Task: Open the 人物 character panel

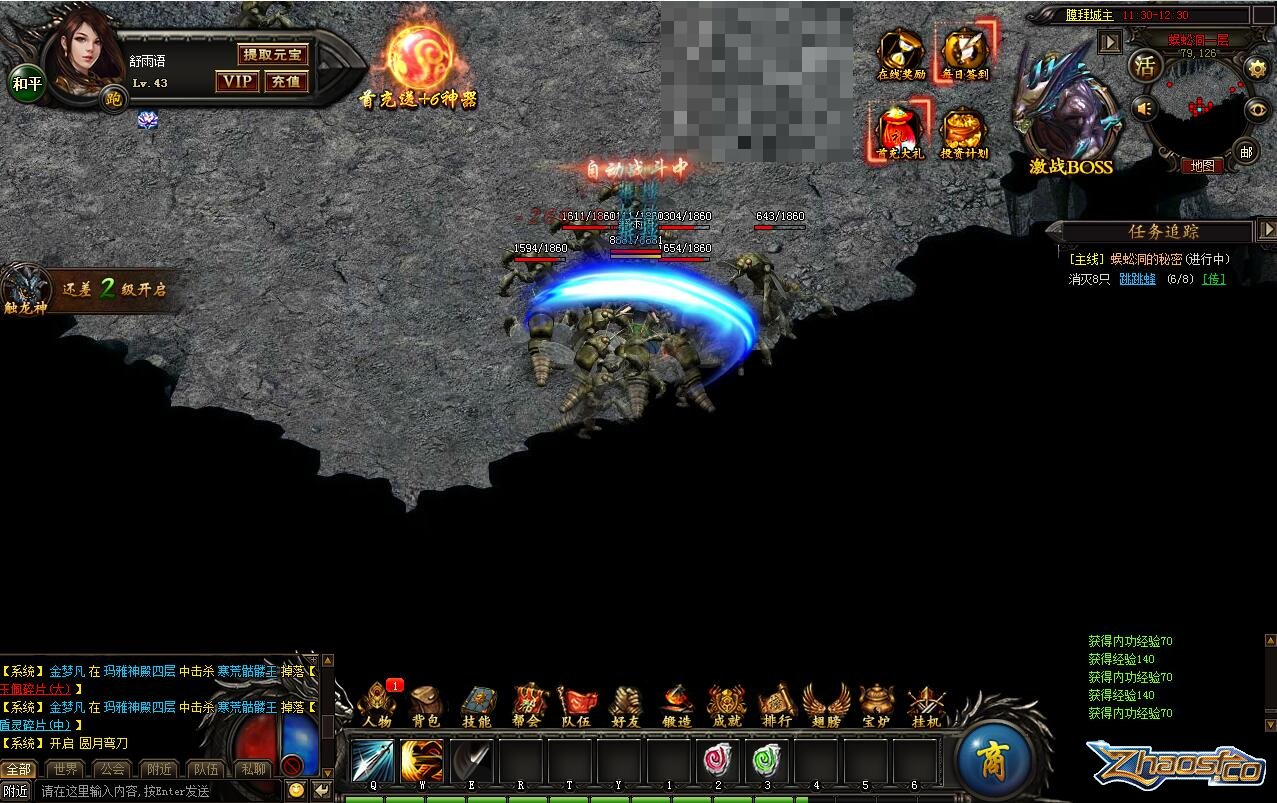Action: [377, 704]
